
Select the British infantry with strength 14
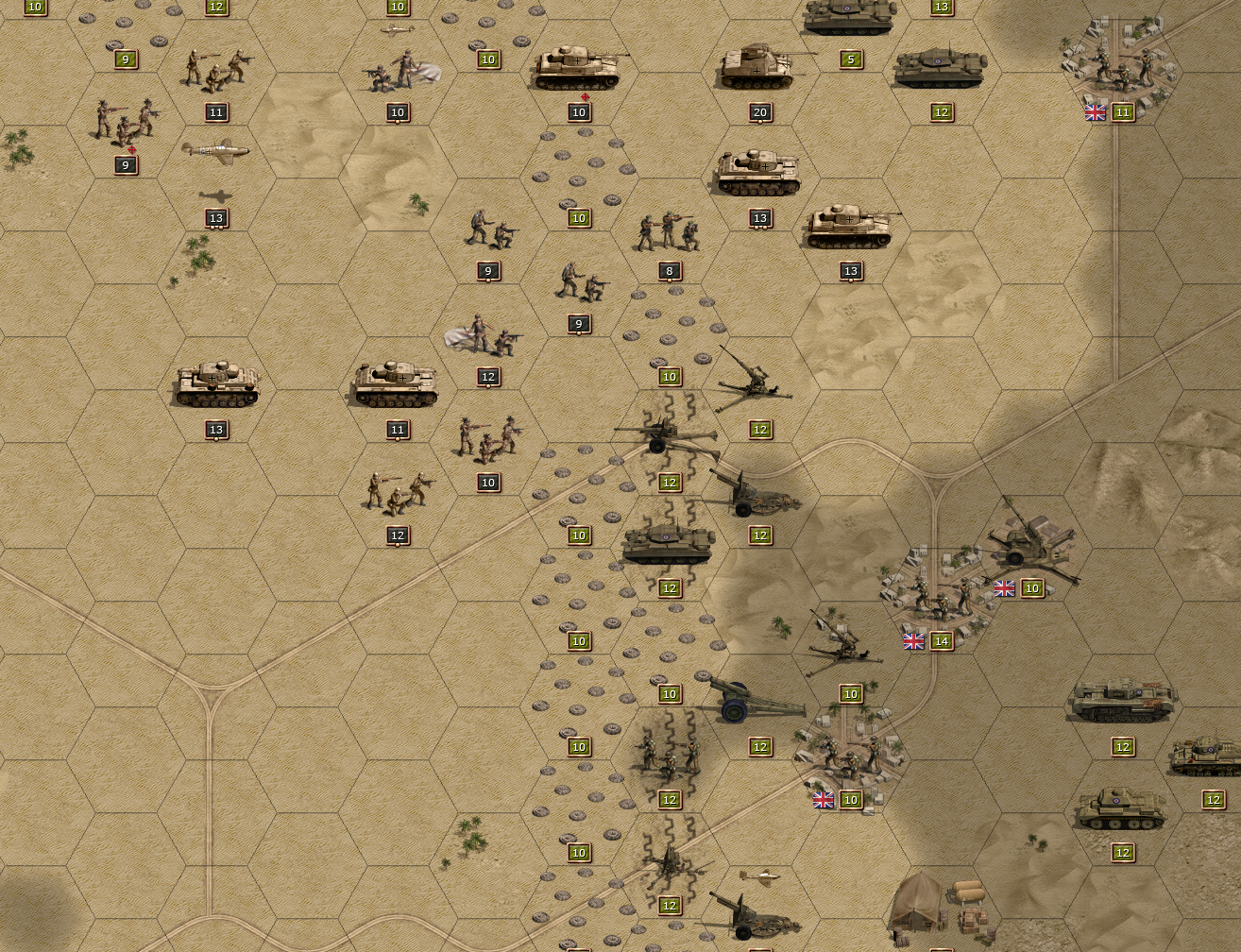[934, 597]
